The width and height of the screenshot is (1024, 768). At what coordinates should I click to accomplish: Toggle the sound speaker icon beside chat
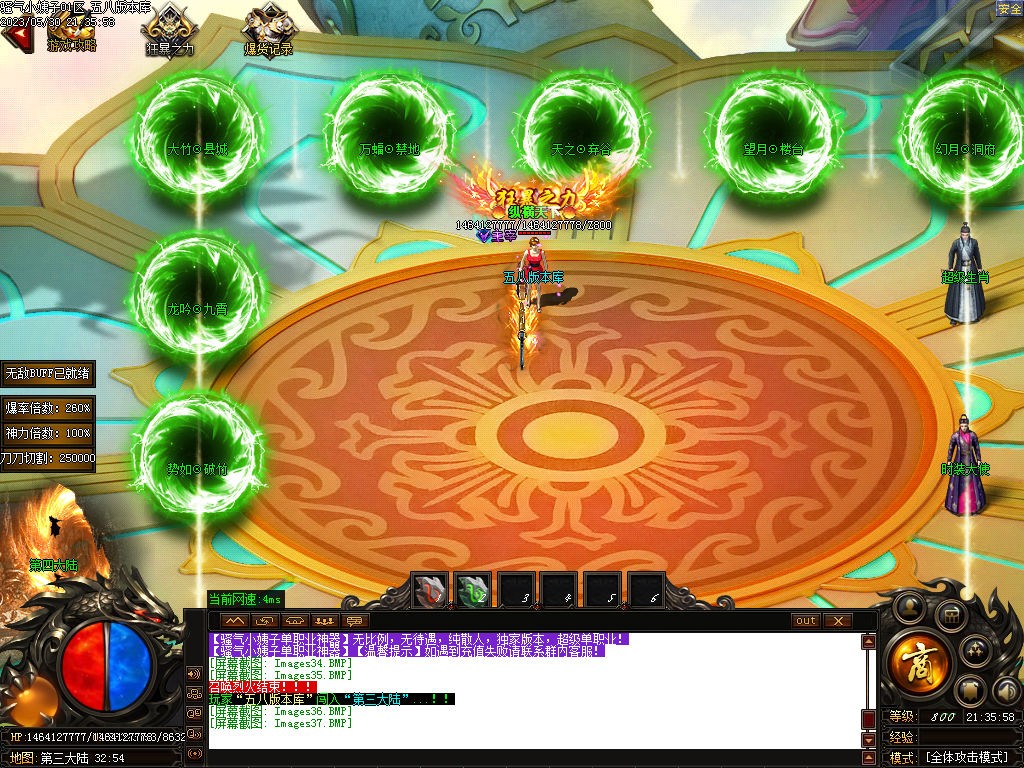[194, 673]
